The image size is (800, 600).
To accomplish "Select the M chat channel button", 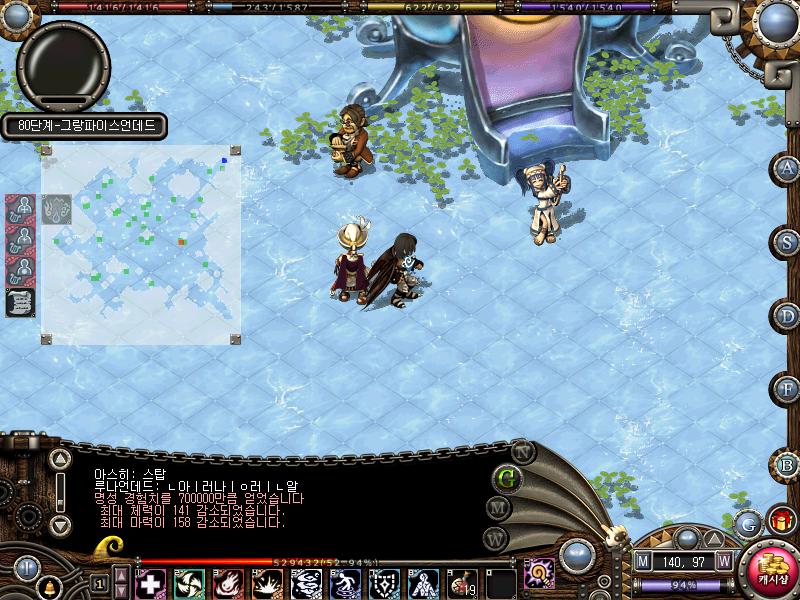I will point(499,507).
